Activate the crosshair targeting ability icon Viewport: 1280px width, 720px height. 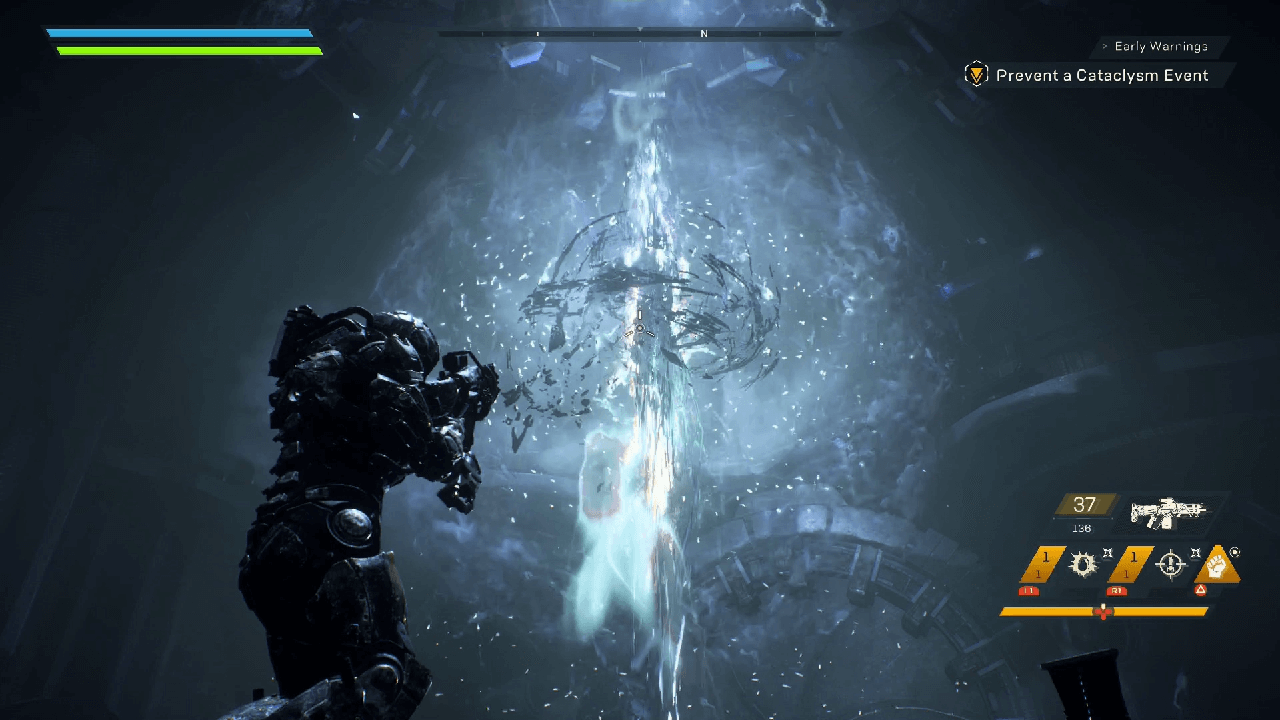pyautogui.click(x=1170, y=565)
